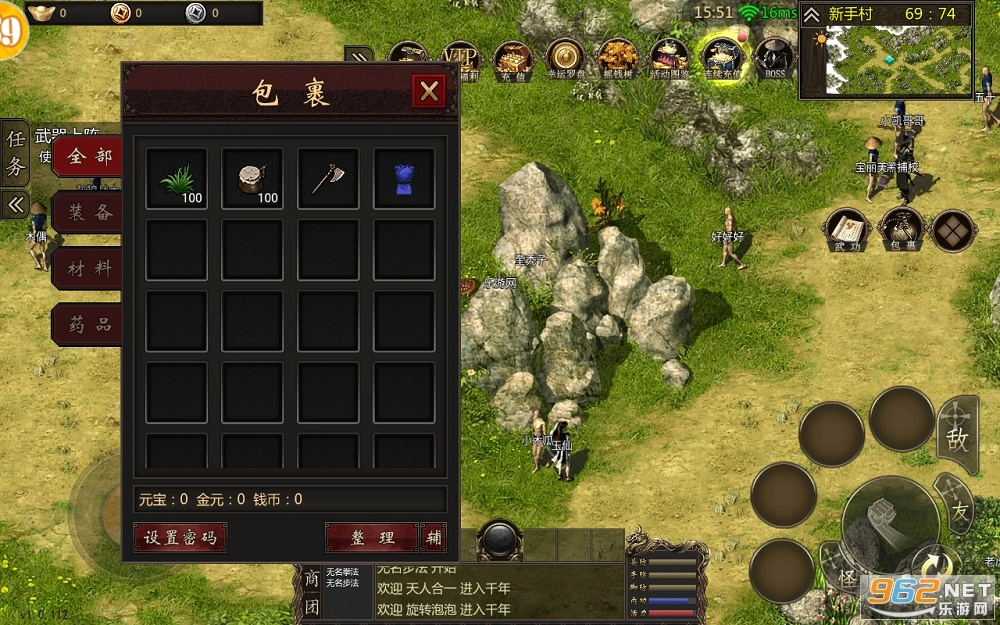Choose the wood log item slot

click(252, 179)
